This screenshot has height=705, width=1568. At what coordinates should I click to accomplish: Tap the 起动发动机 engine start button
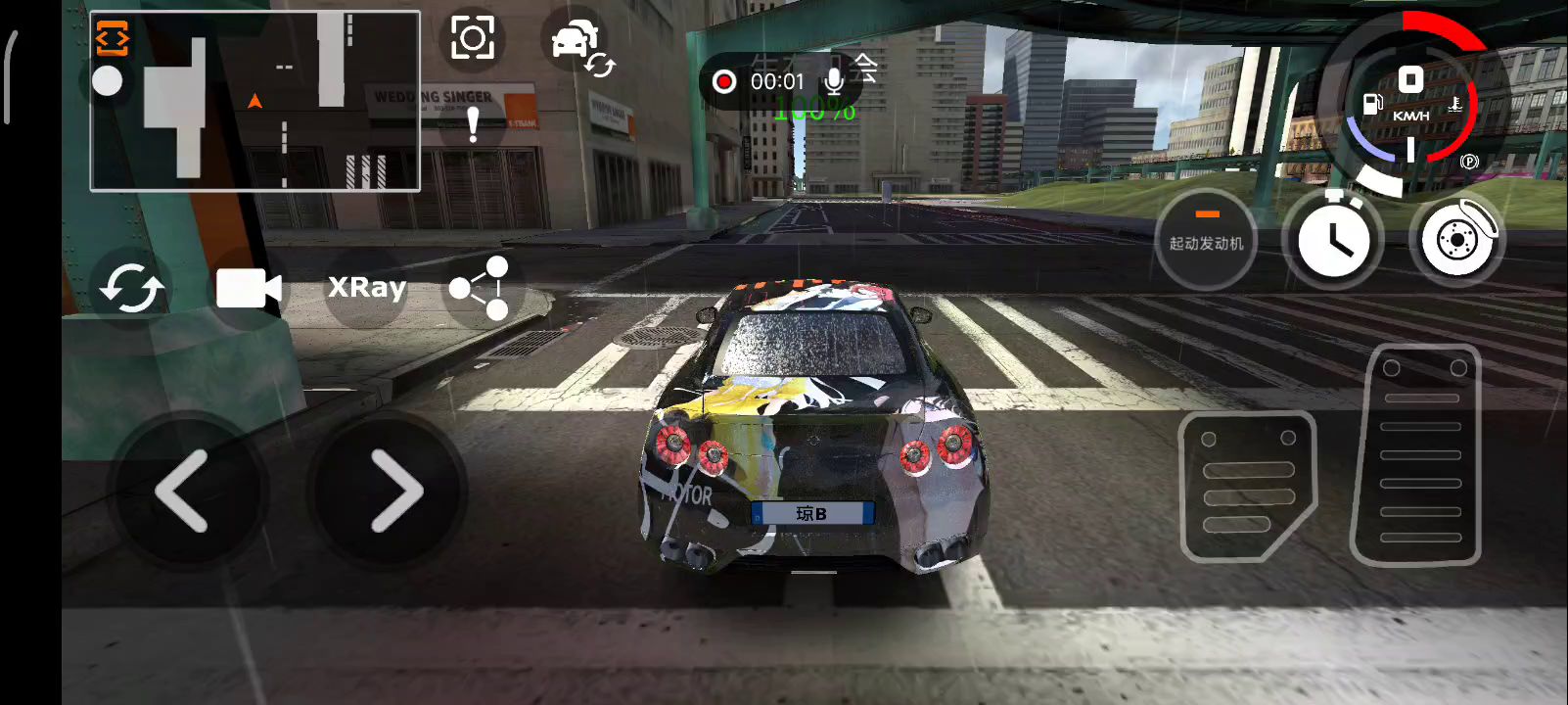pyautogui.click(x=1206, y=238)
